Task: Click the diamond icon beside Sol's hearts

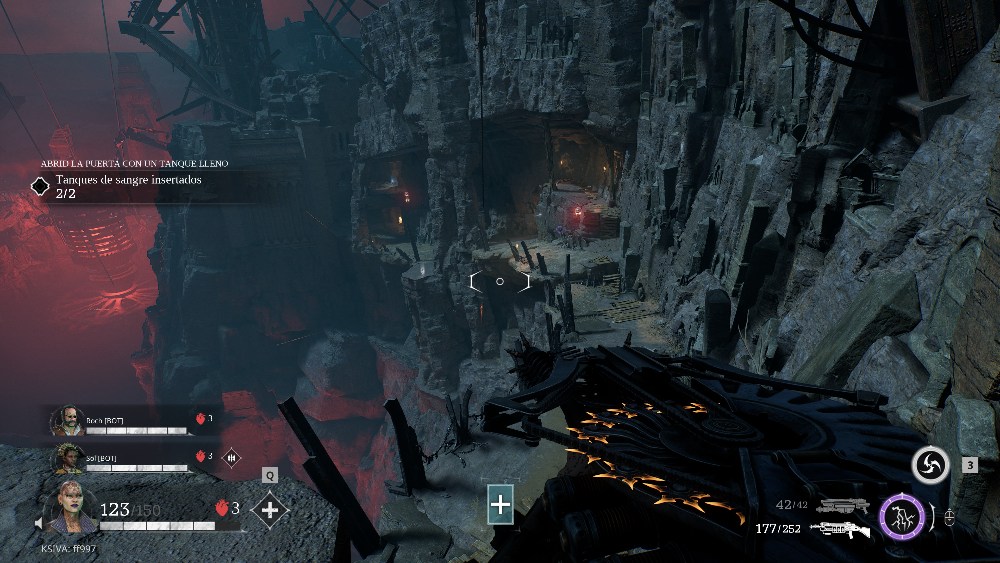Action: click(230, 456)
